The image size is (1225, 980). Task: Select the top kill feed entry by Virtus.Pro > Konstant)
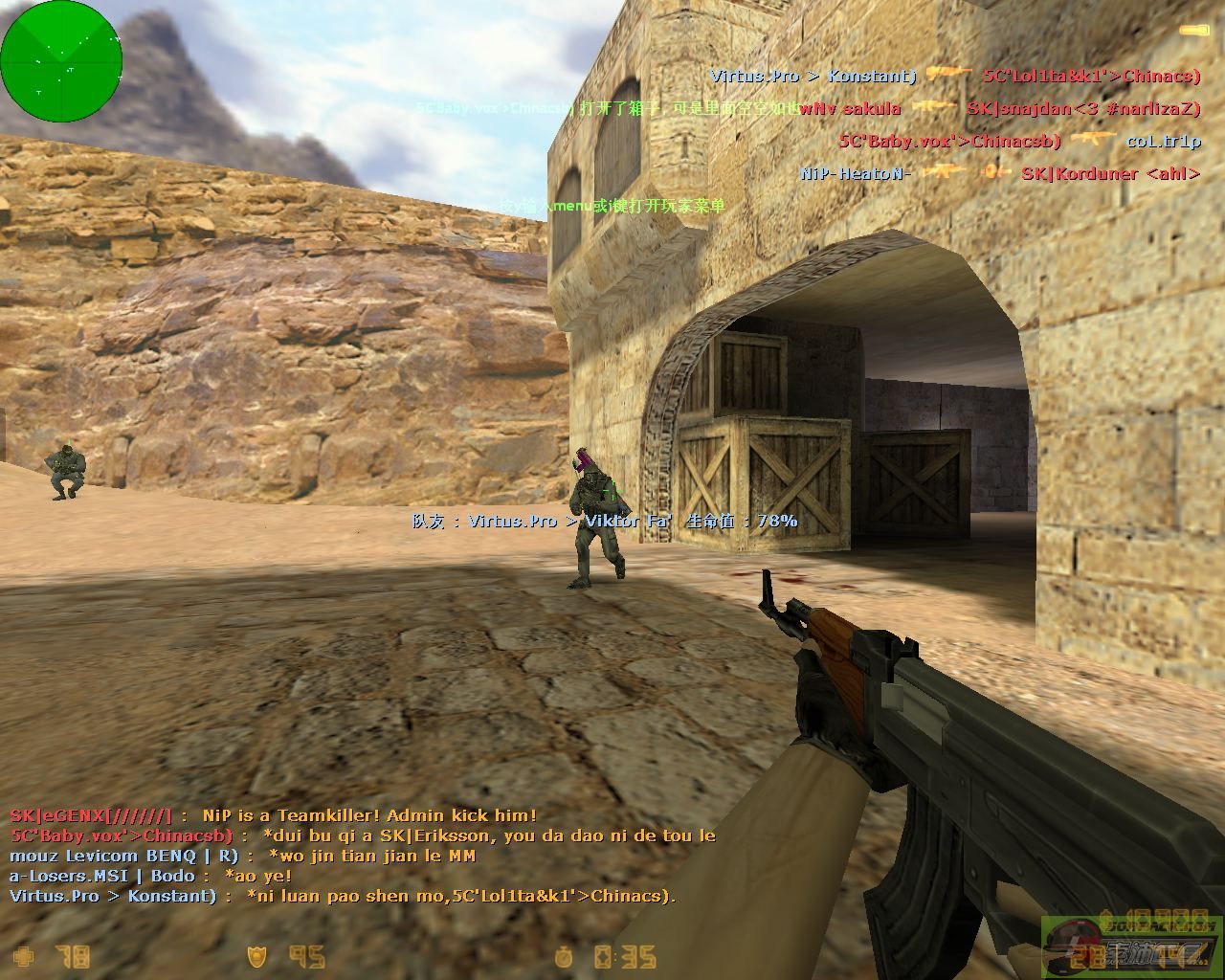click(955, 76)
